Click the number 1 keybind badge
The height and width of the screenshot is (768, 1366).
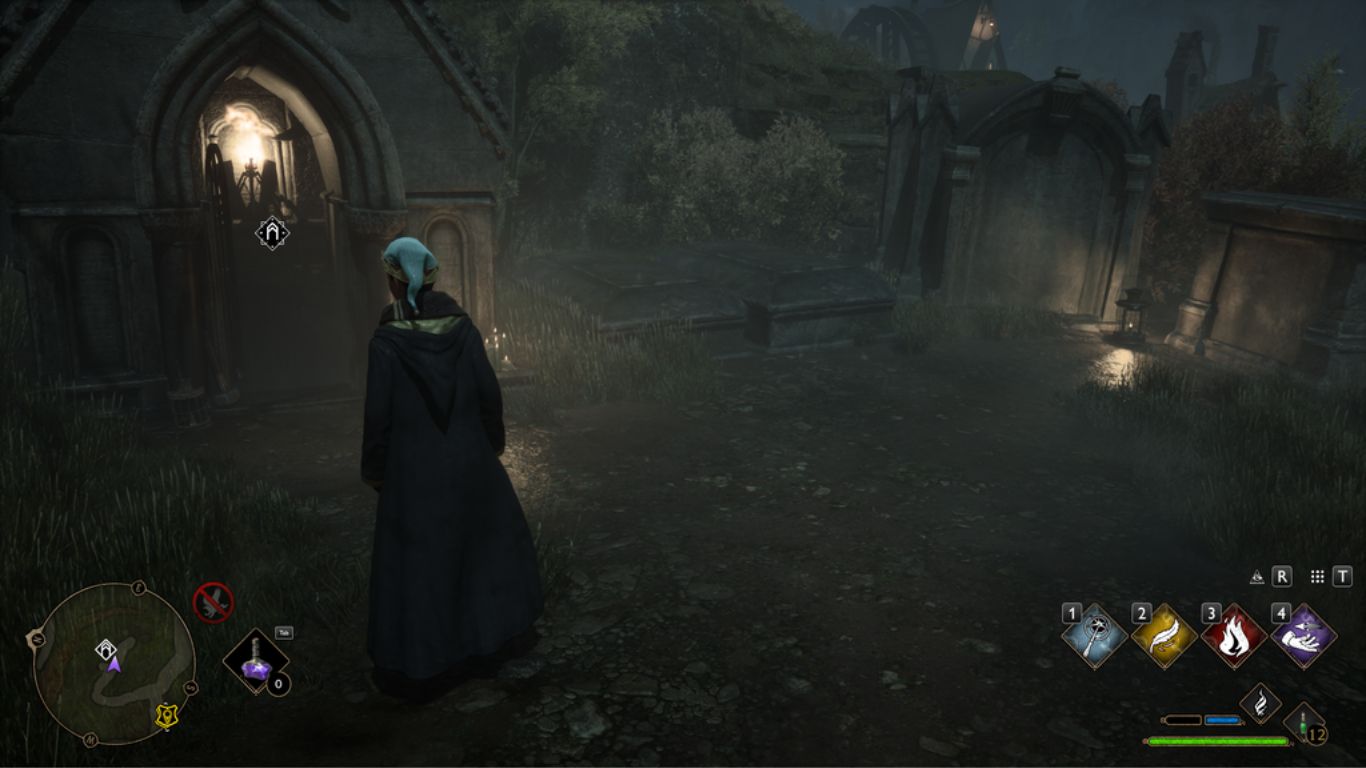pyautogui.click(x=1071, y=613)
